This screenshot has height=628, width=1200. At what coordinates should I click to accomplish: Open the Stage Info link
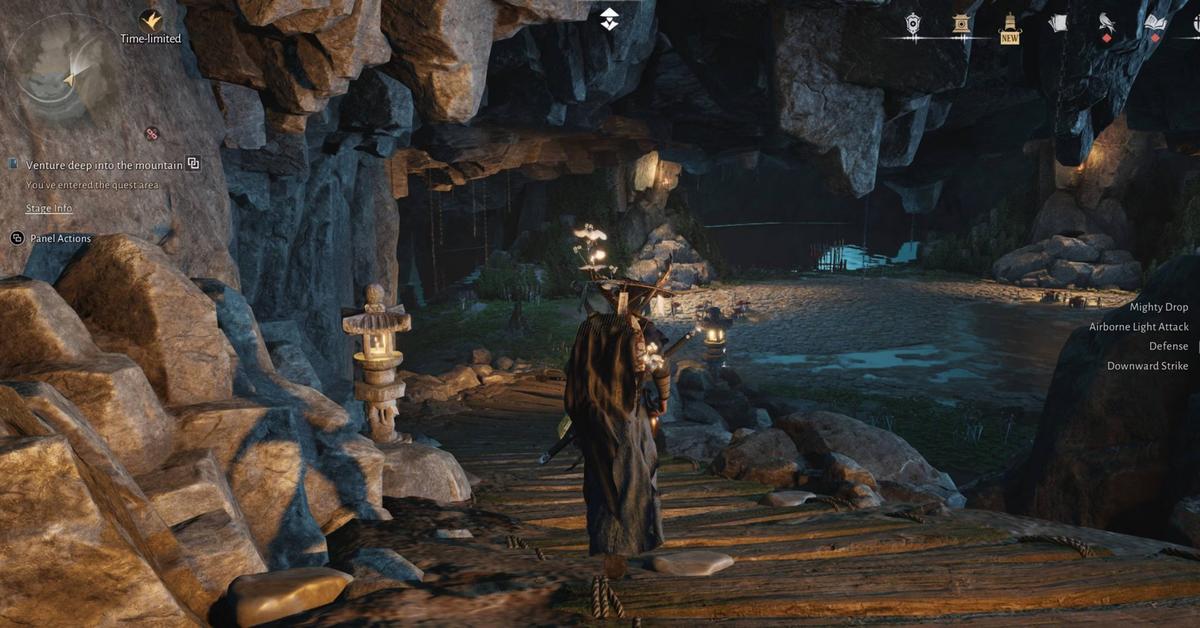coord(49,208)
